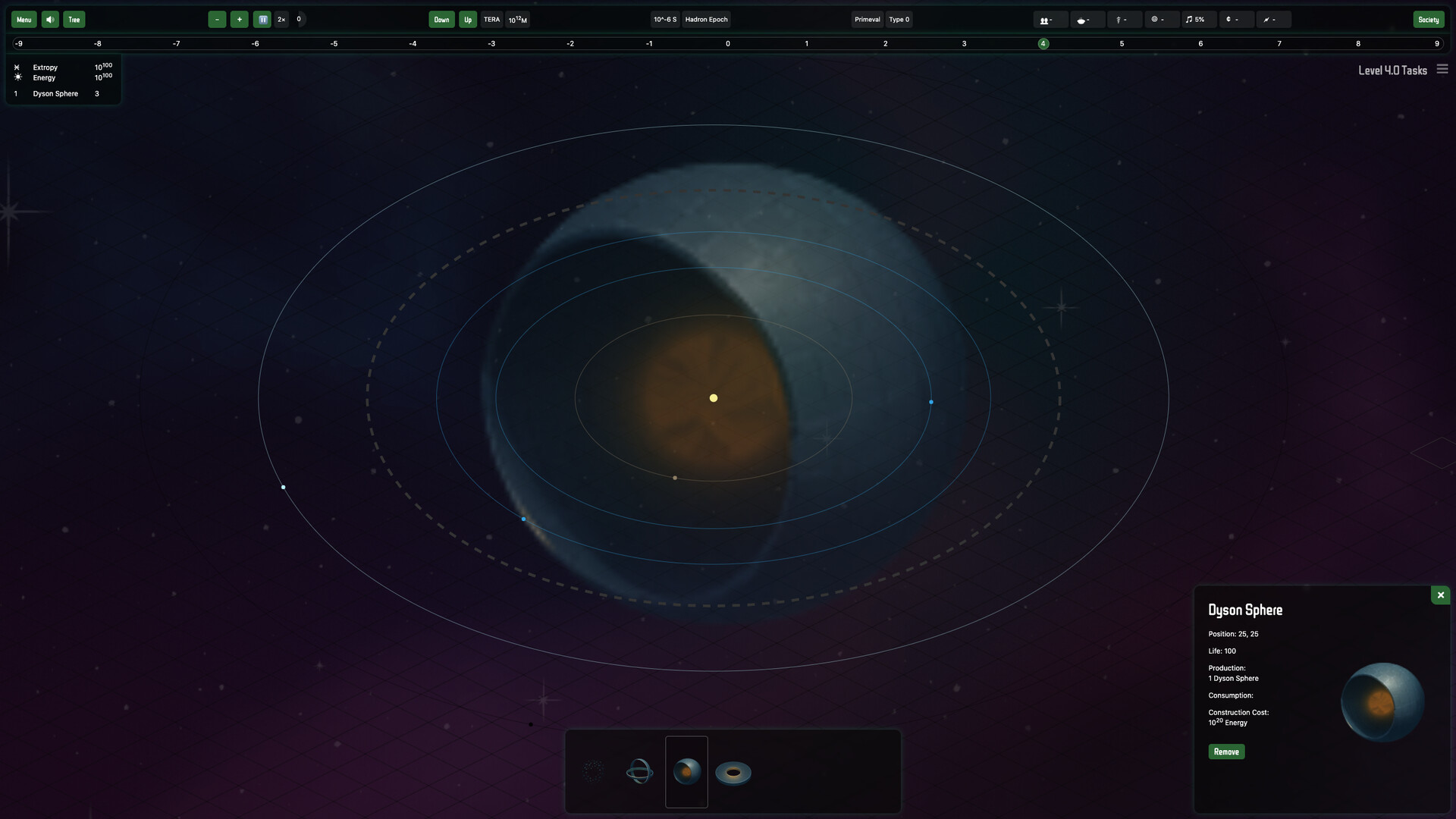Open the Tree screen

74,20
